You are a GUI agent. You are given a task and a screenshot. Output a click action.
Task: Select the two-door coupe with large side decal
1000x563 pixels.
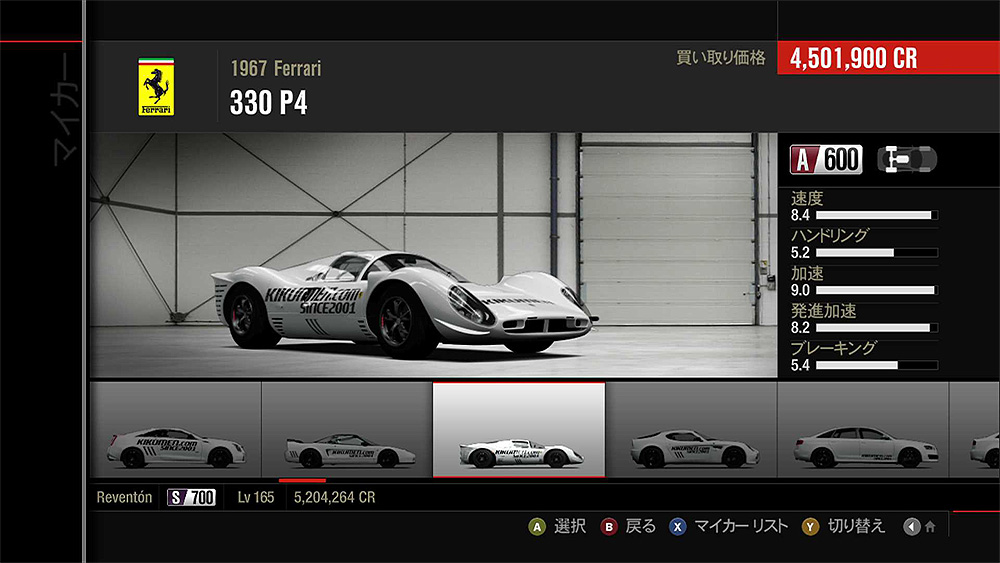pos(175,431)
